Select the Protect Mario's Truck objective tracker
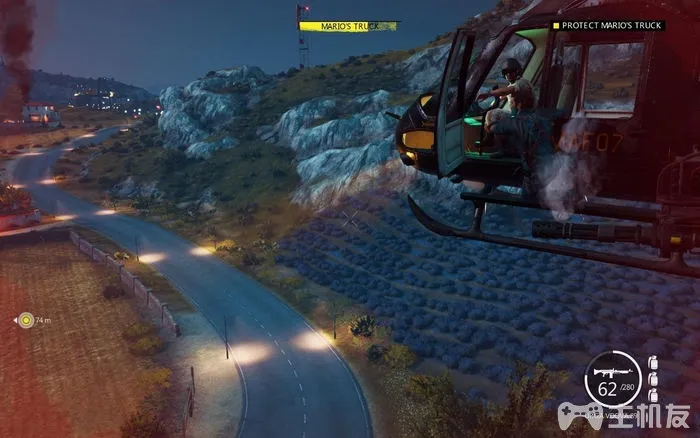This screenshot has width=700, height=438. coord(607,25)
